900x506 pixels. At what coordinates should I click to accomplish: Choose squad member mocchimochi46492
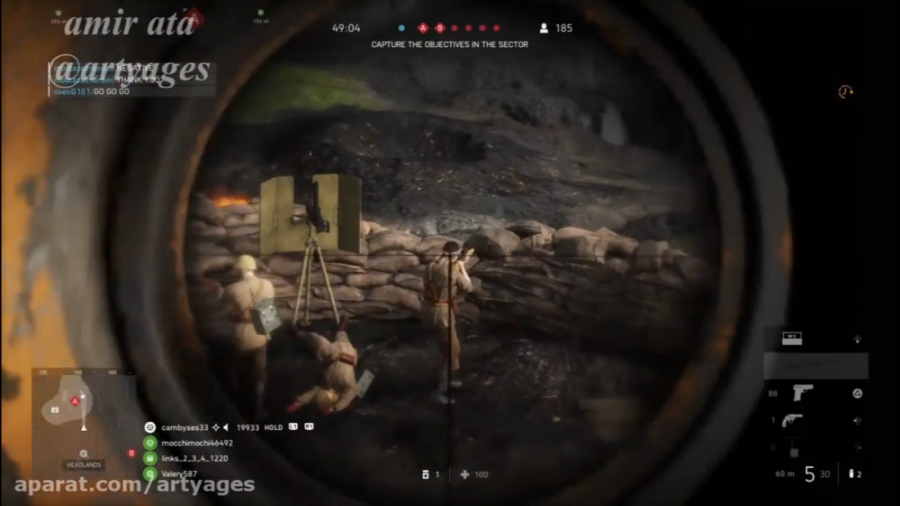196,442
